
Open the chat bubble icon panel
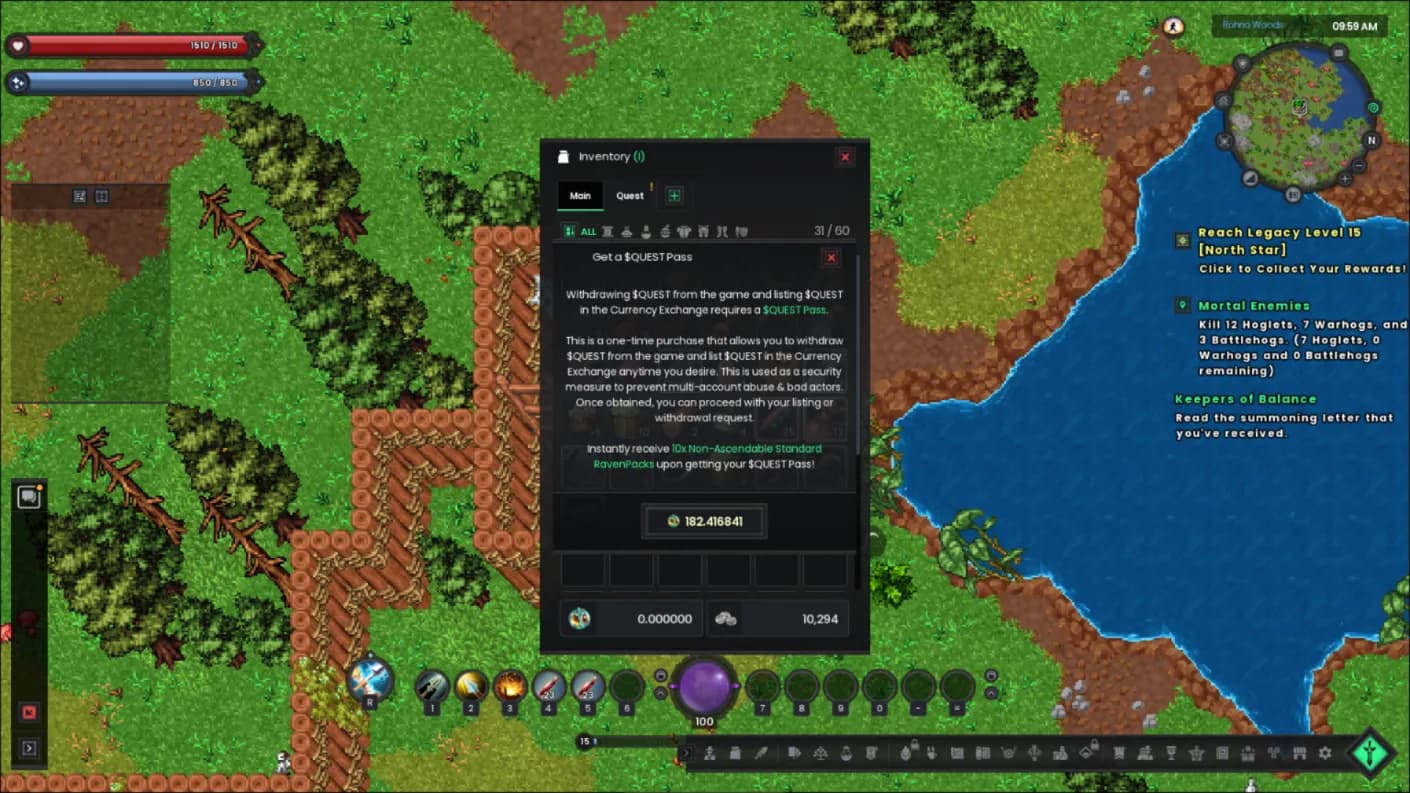pyautogui.click(x=28, y=497)
